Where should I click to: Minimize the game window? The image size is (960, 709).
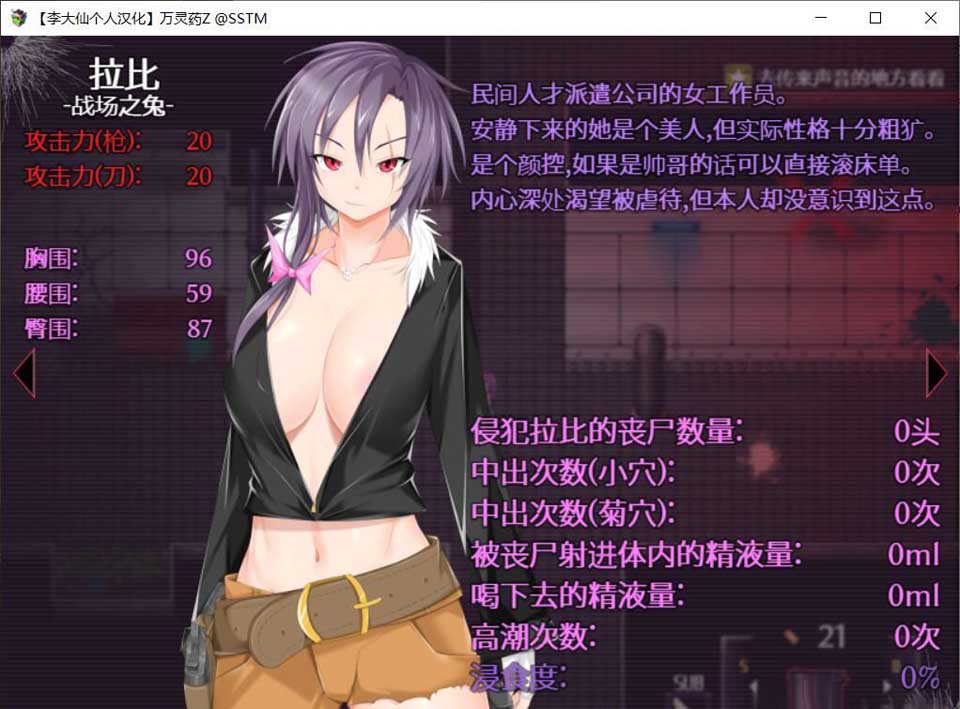coord(821,18)
